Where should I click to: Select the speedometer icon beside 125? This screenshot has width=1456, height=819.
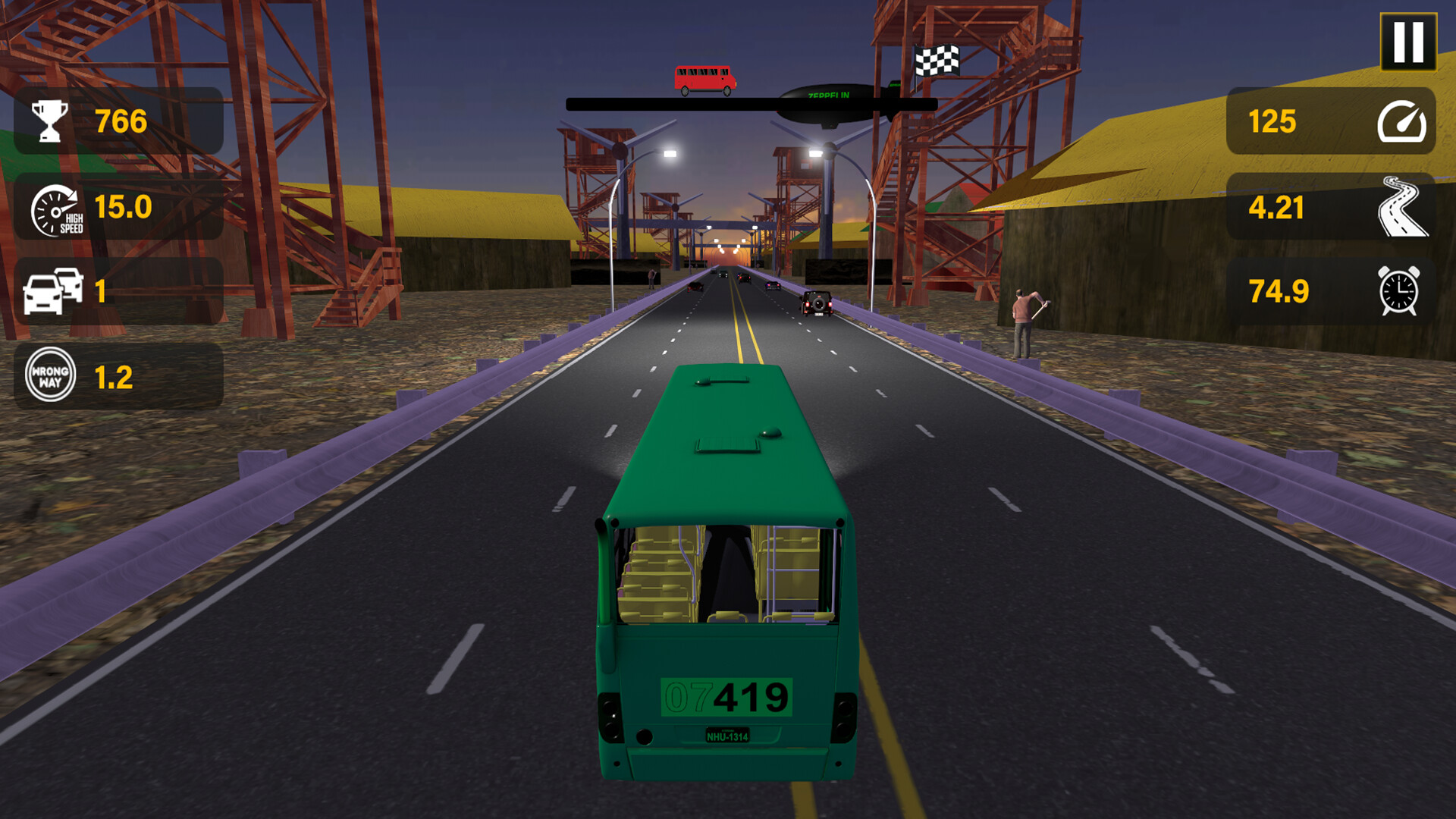tap(1401, 121)
